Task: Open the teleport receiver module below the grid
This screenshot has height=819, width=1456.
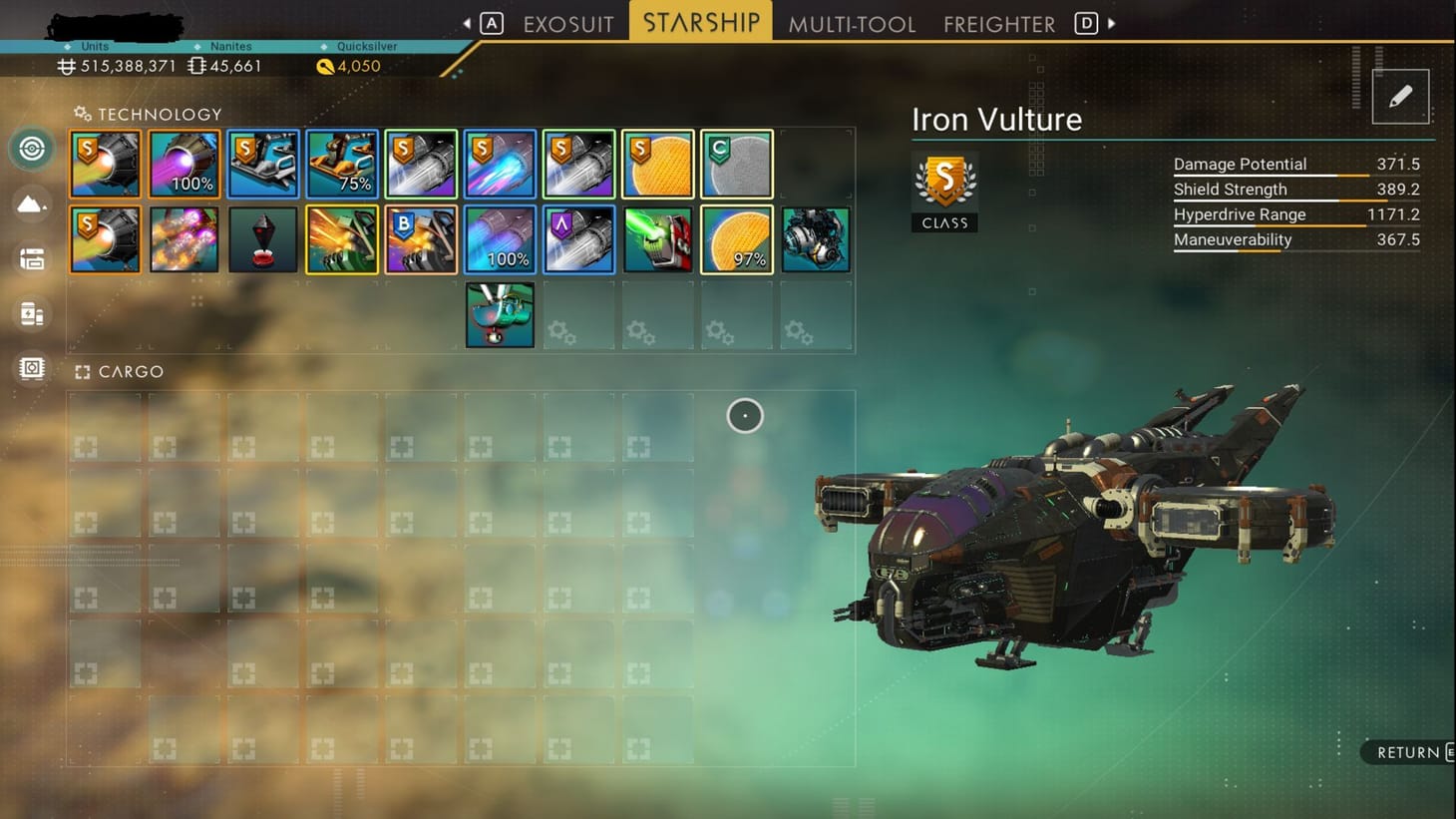Action: (500, 314)
